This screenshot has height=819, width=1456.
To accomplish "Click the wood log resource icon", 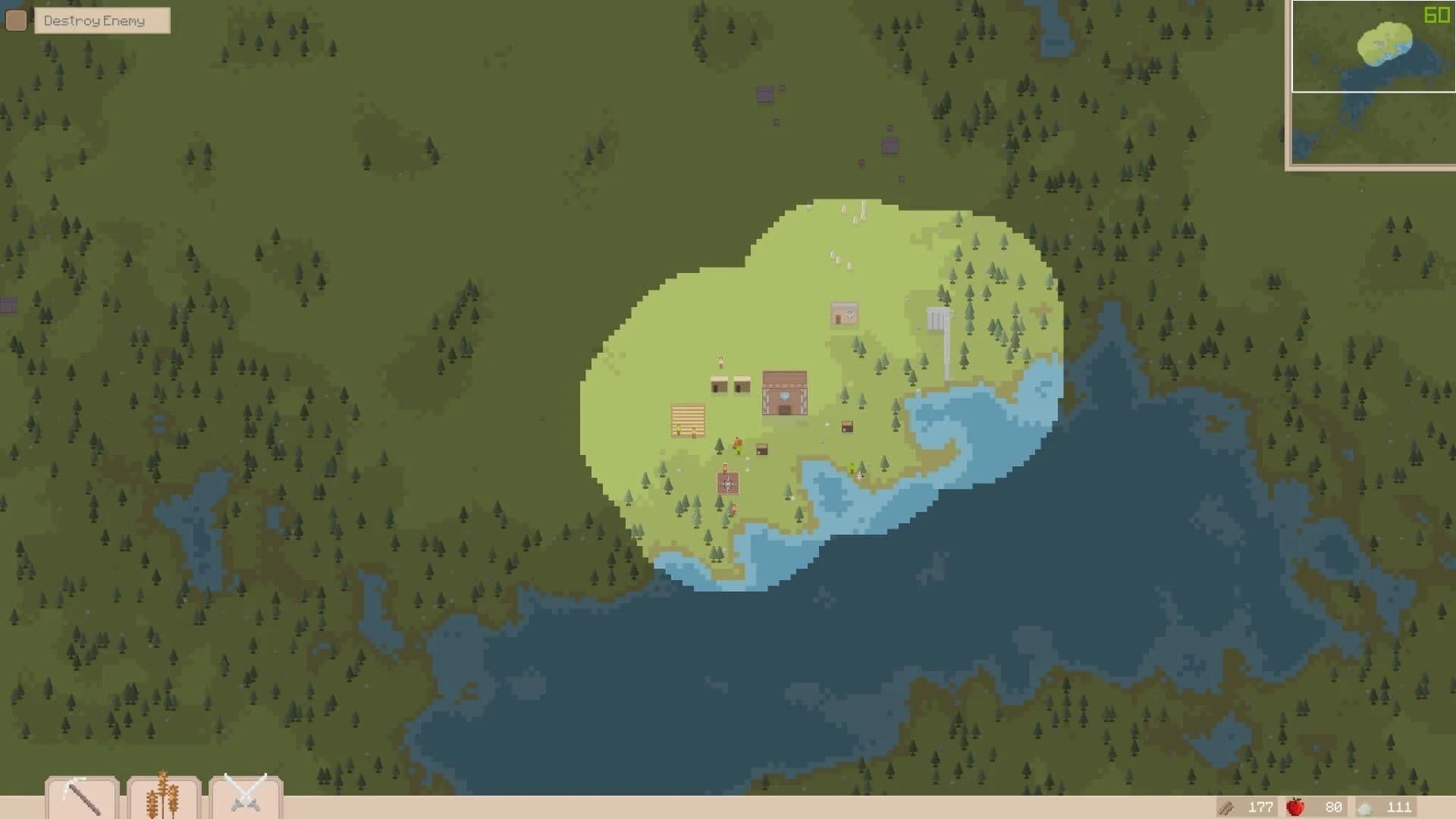I will point(1225,808).
